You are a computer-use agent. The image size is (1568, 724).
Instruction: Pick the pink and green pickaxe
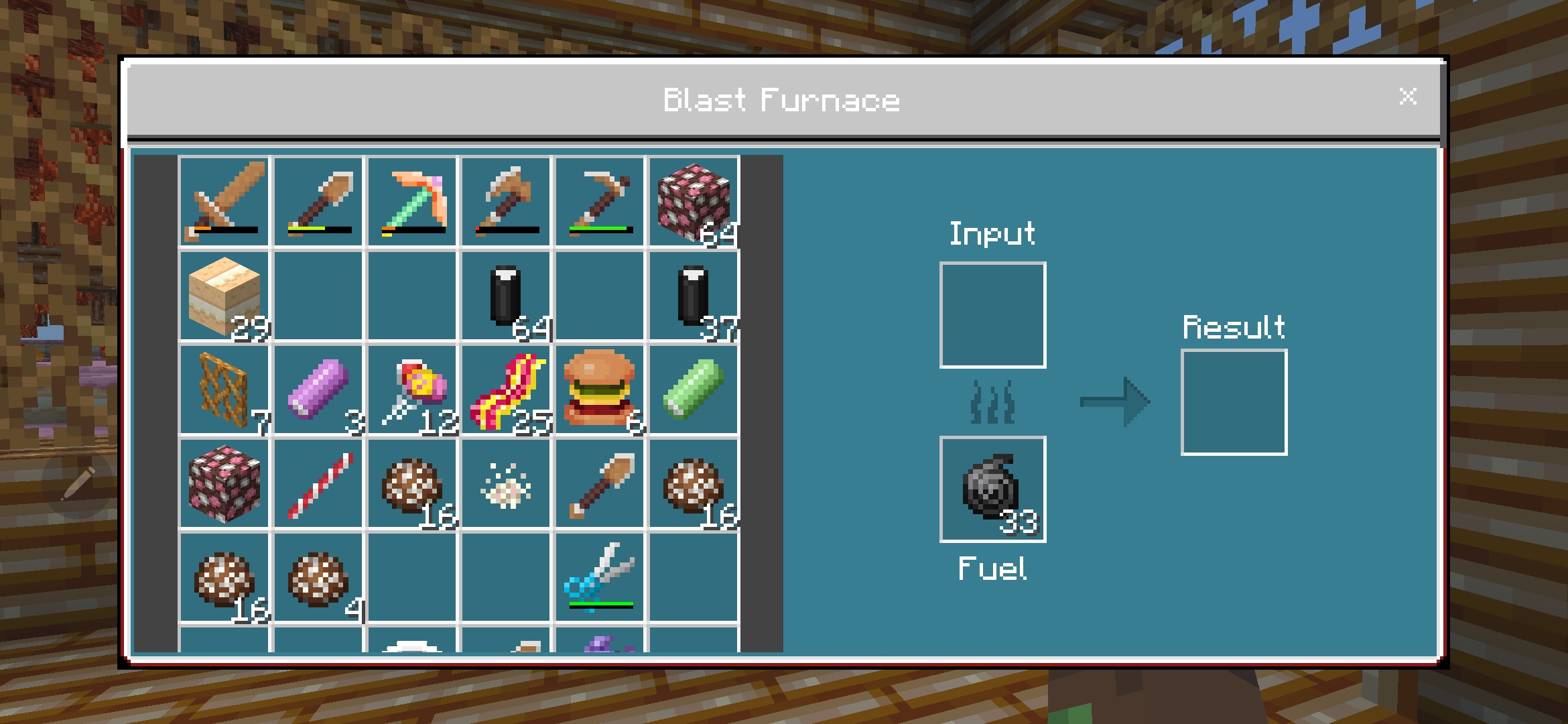pos(412,201)
